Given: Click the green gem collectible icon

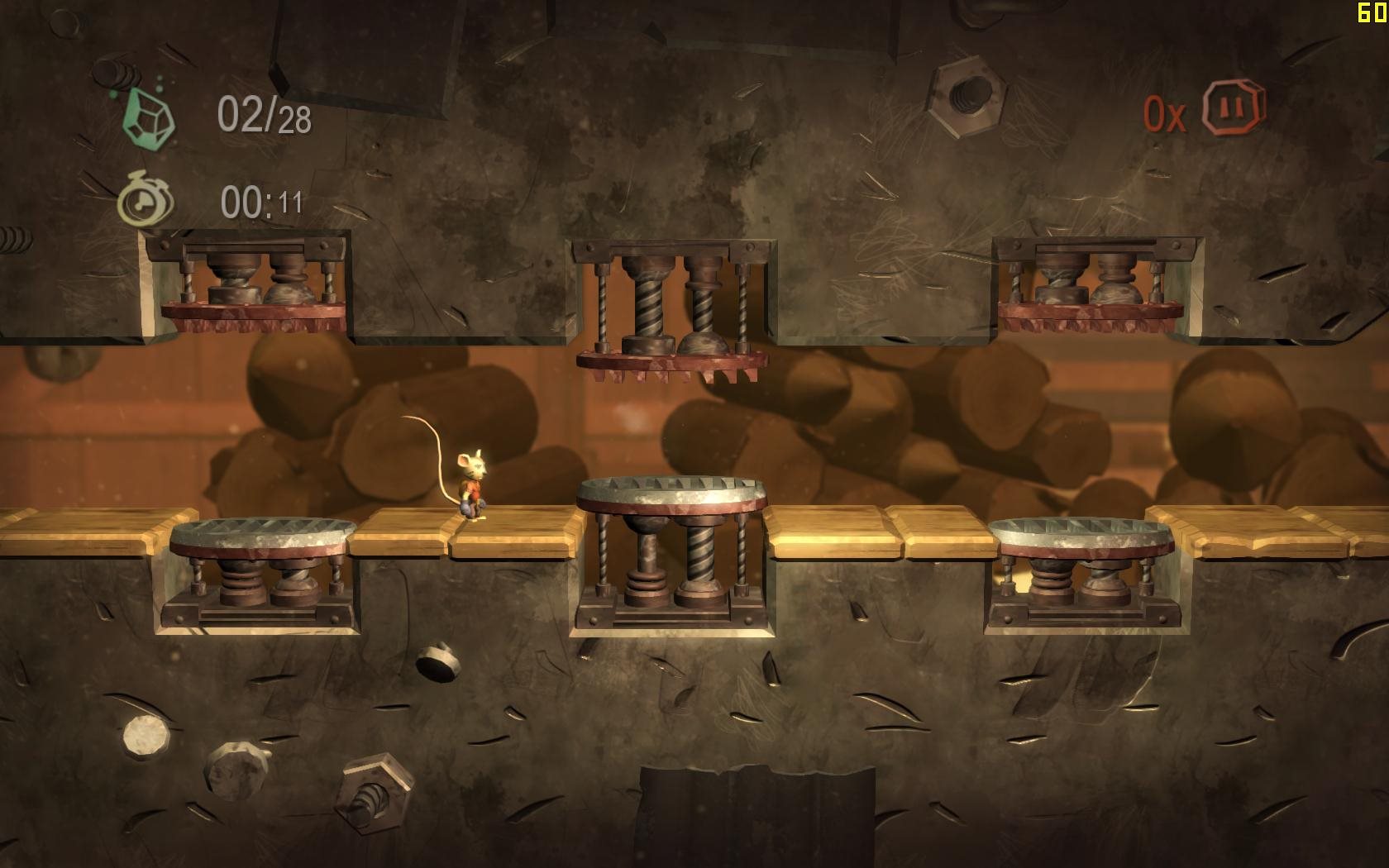Looking at the screenshot, I should [149, 116].
